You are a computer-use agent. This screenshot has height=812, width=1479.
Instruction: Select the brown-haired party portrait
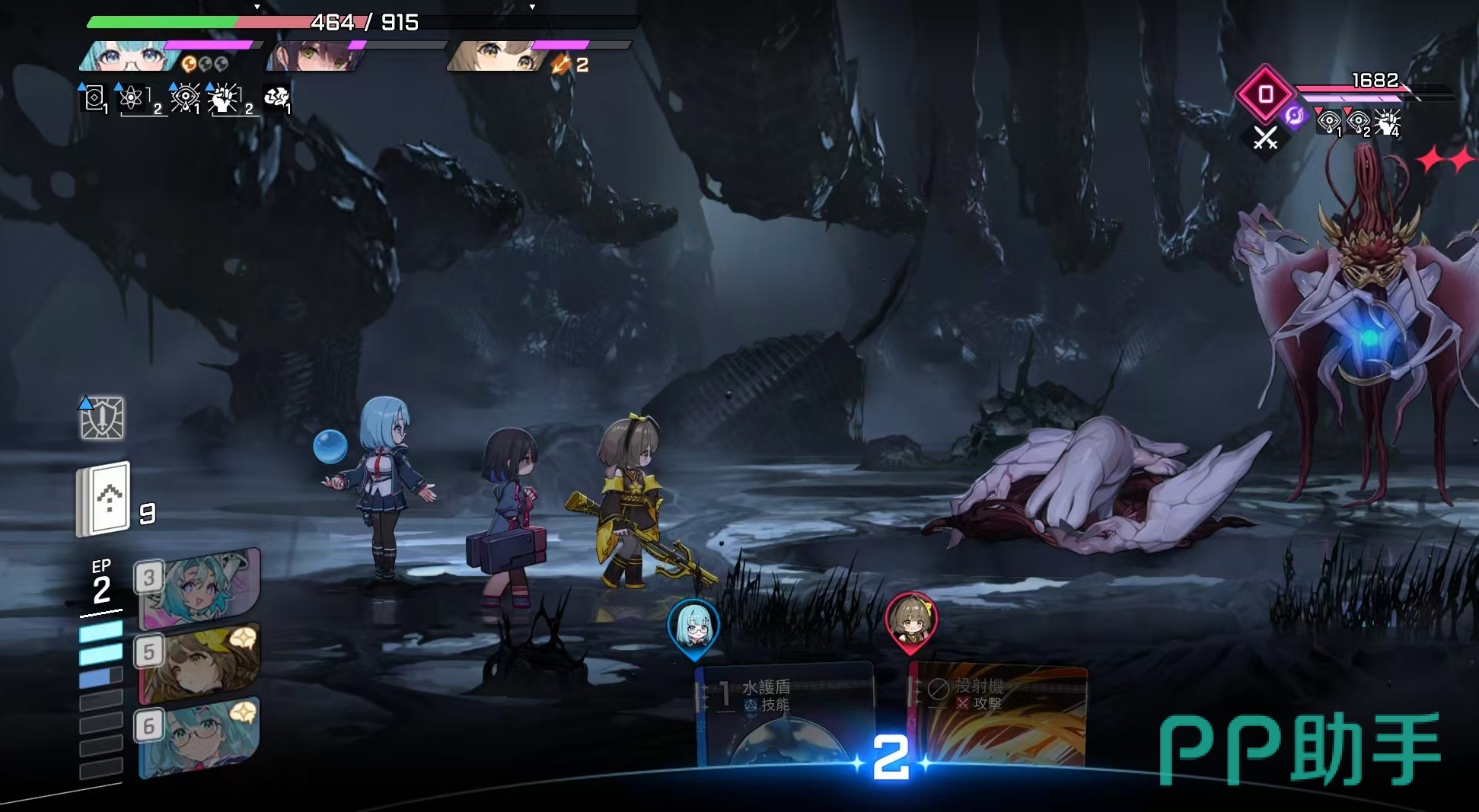[x=495, y=57]
